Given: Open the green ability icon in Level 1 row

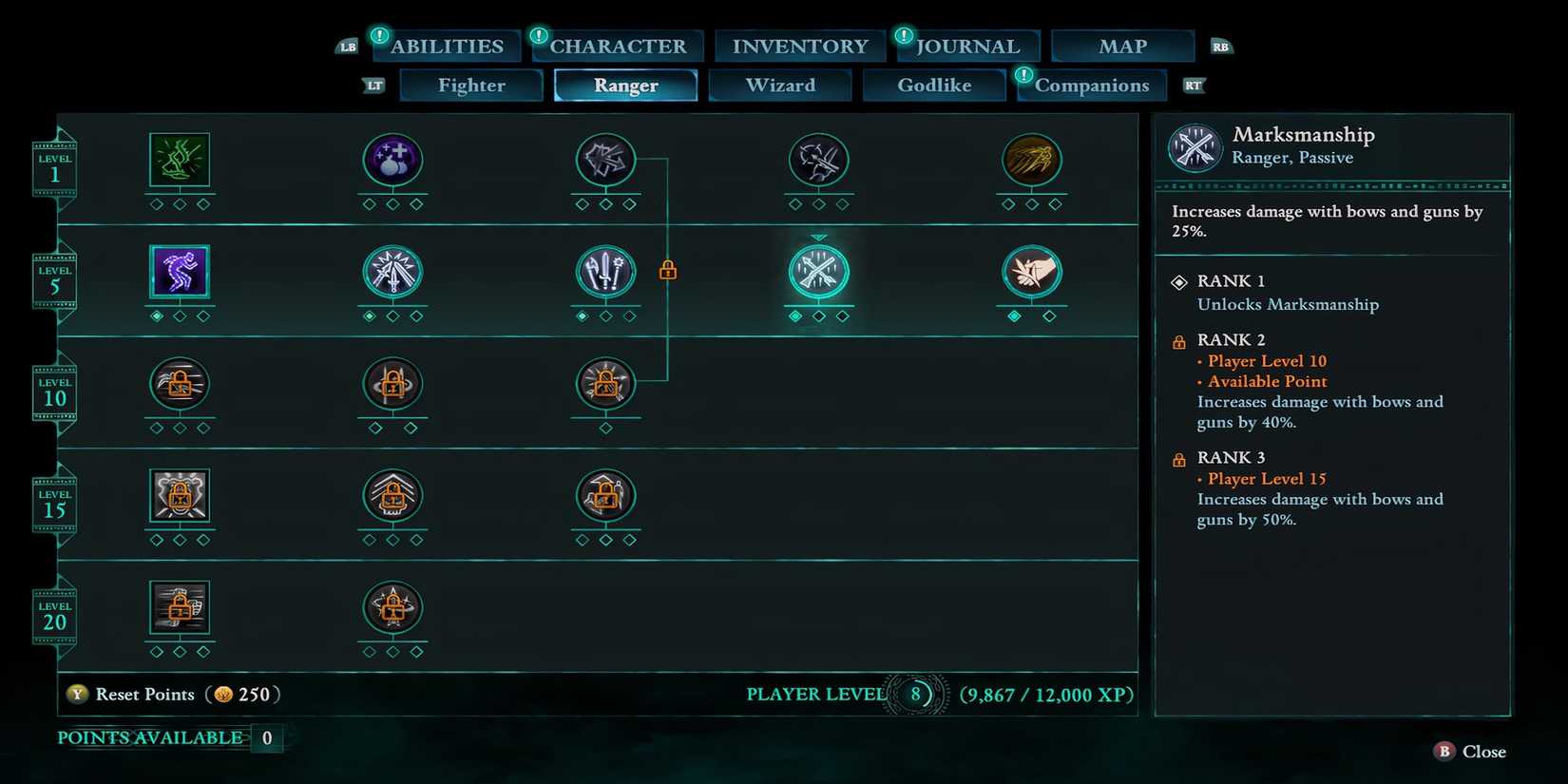Looking at the screenshot, I should click(x=179, y=162).
